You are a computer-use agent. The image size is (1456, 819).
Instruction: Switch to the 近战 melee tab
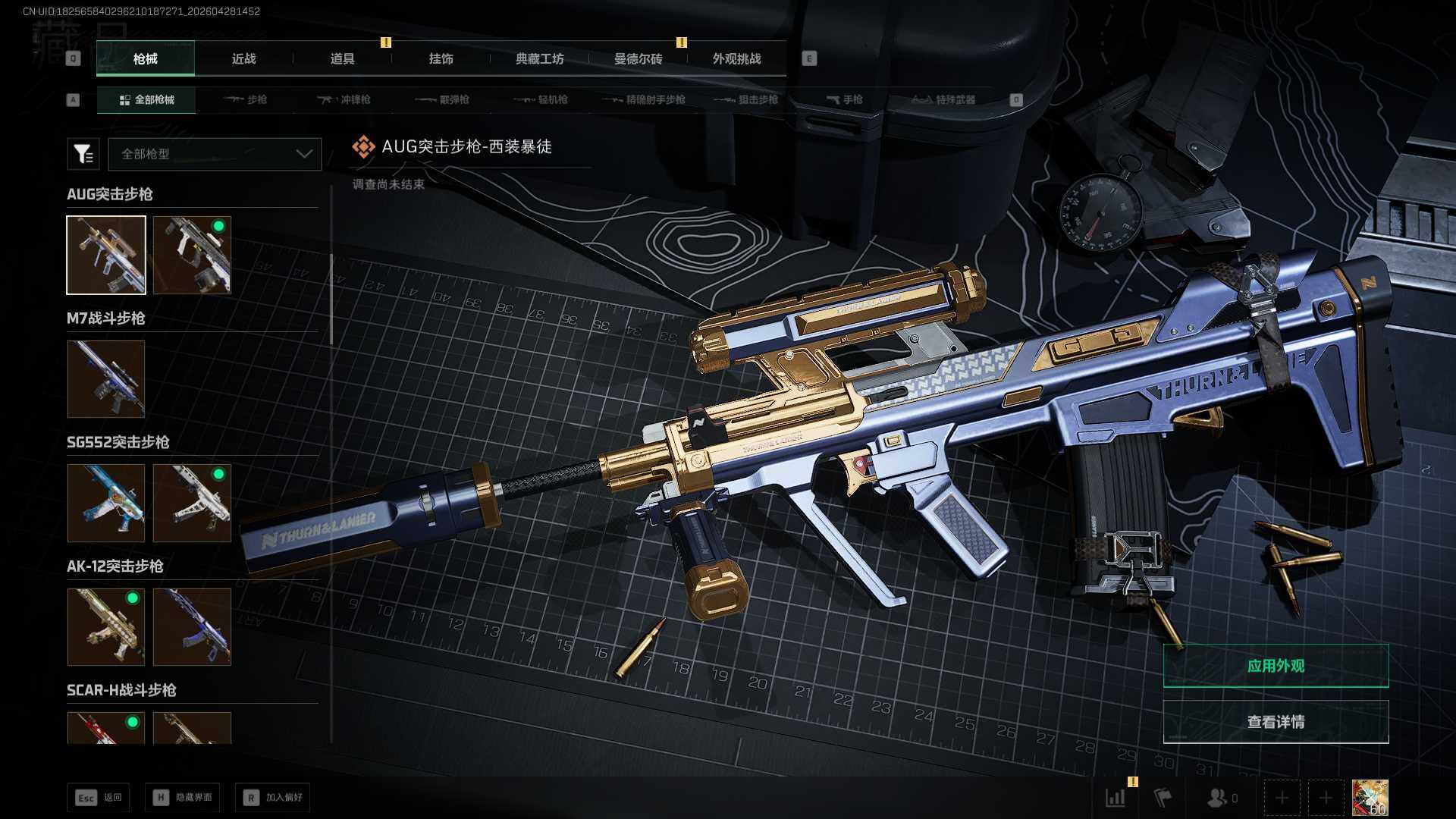coord(243,58)
